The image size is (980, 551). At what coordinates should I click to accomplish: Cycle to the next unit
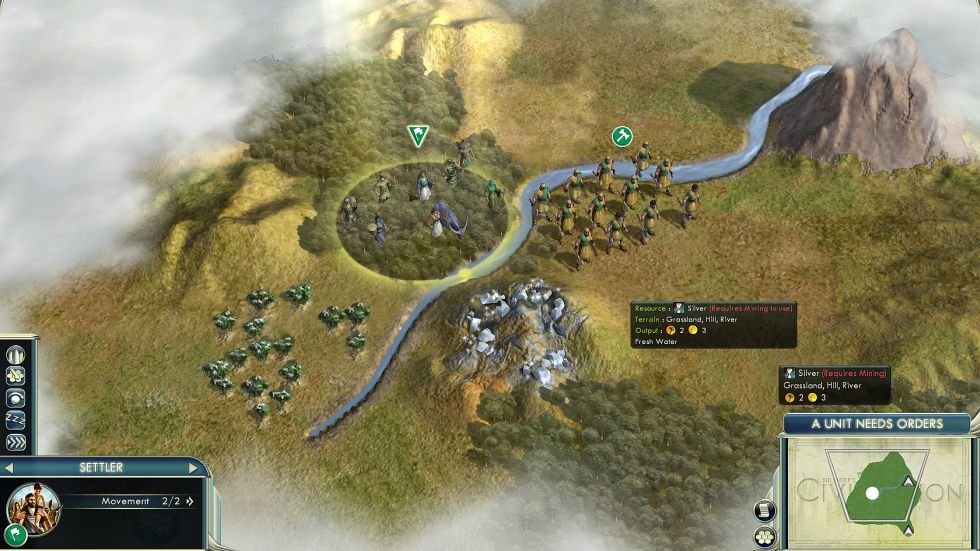192,467
